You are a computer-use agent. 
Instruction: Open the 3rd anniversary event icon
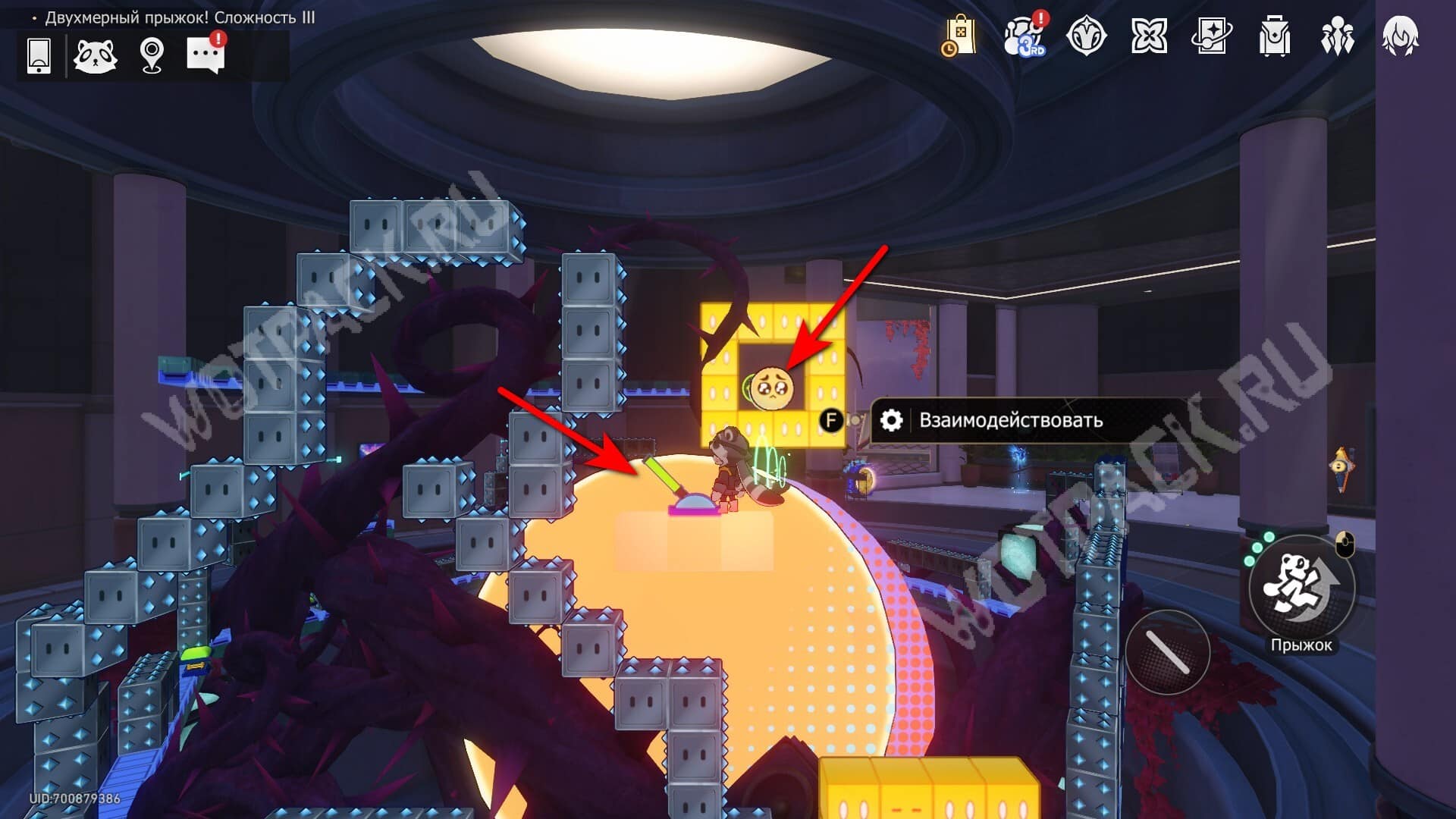(1025, 36)
